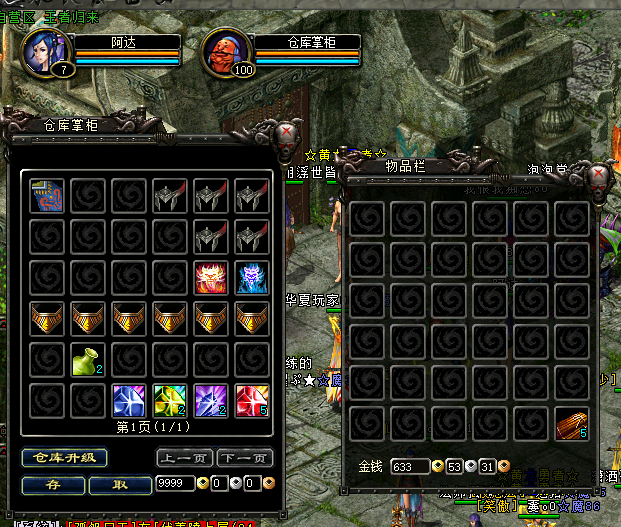Close the 仓库掌柜 warehouse window
Screen dimensions: 621x527
click(x=285, y=135)
